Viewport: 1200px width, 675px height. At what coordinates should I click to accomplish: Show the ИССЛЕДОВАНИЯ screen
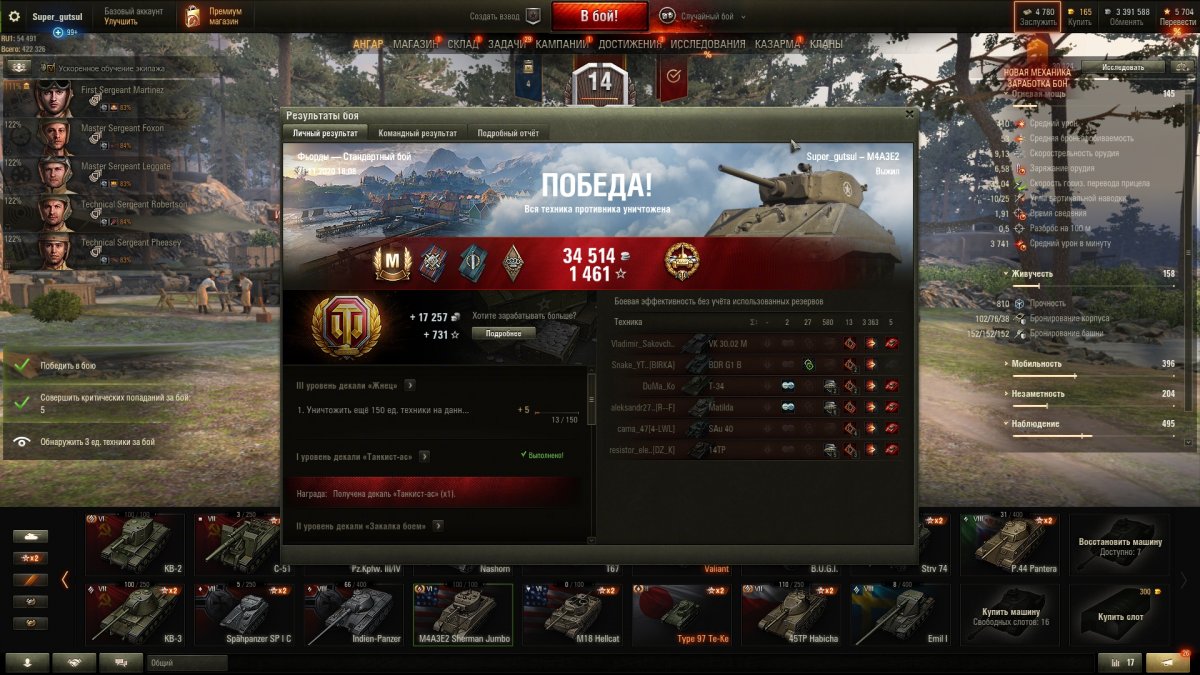coord(708,45)
